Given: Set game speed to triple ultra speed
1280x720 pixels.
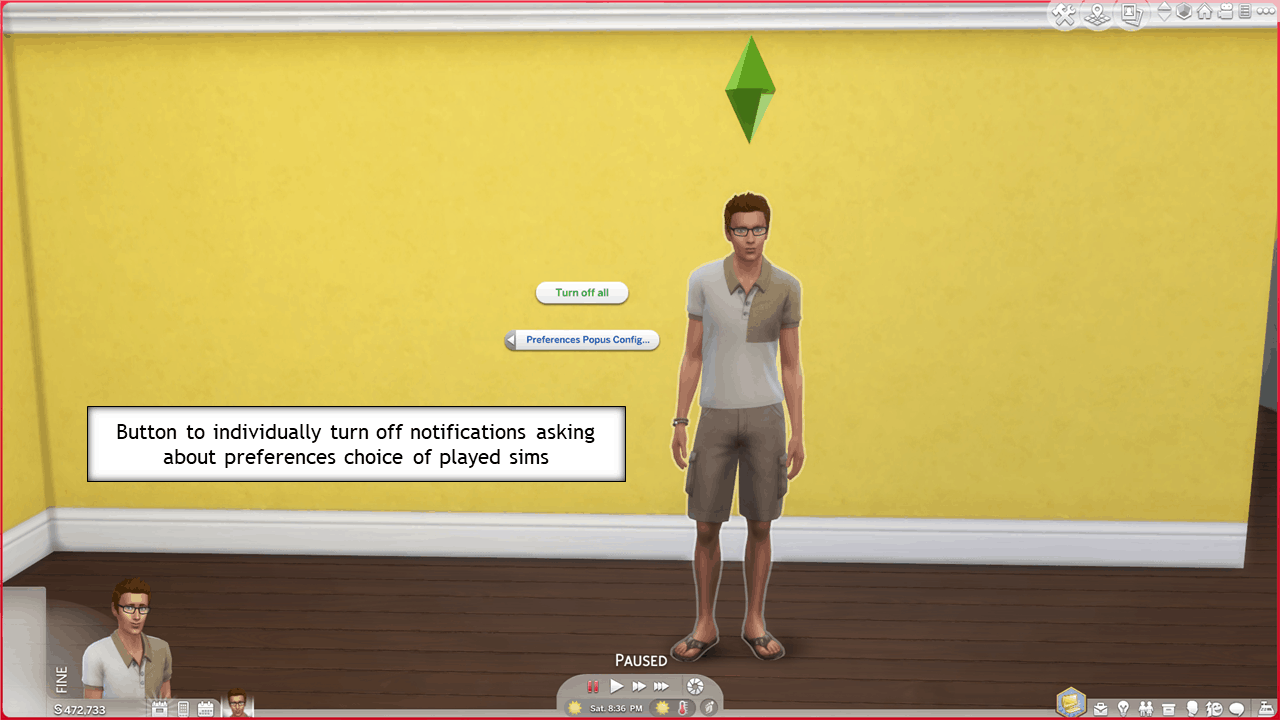Looking at the screenshot, I should pos(661,686).
